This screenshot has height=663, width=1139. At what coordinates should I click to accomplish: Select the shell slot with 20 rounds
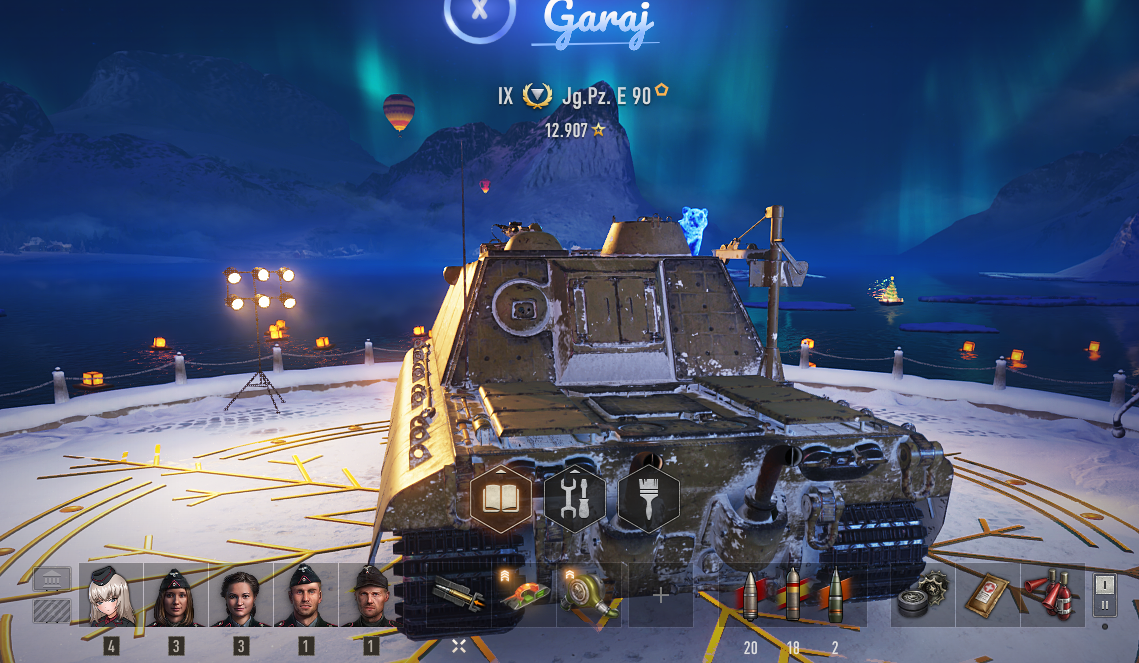(x=750, y=595)
